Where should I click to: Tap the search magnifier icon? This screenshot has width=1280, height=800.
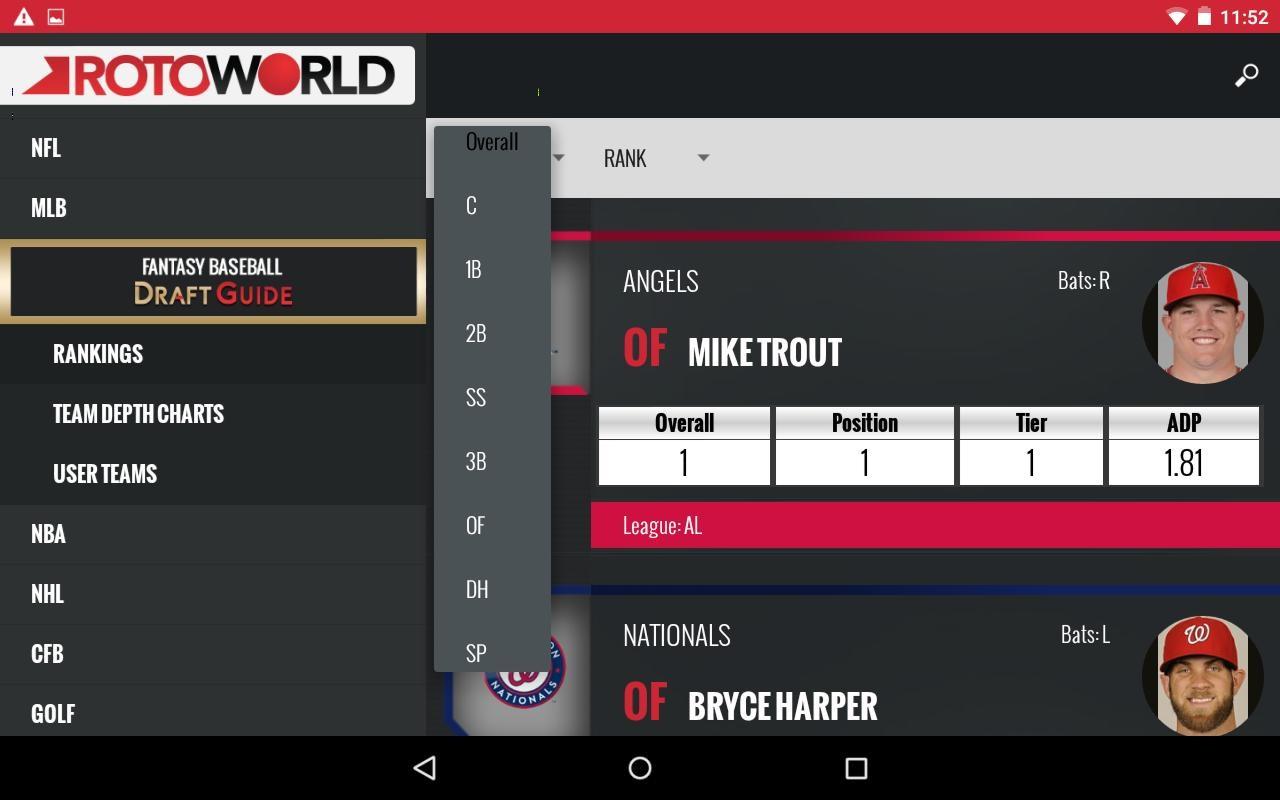coord(1246,76)
